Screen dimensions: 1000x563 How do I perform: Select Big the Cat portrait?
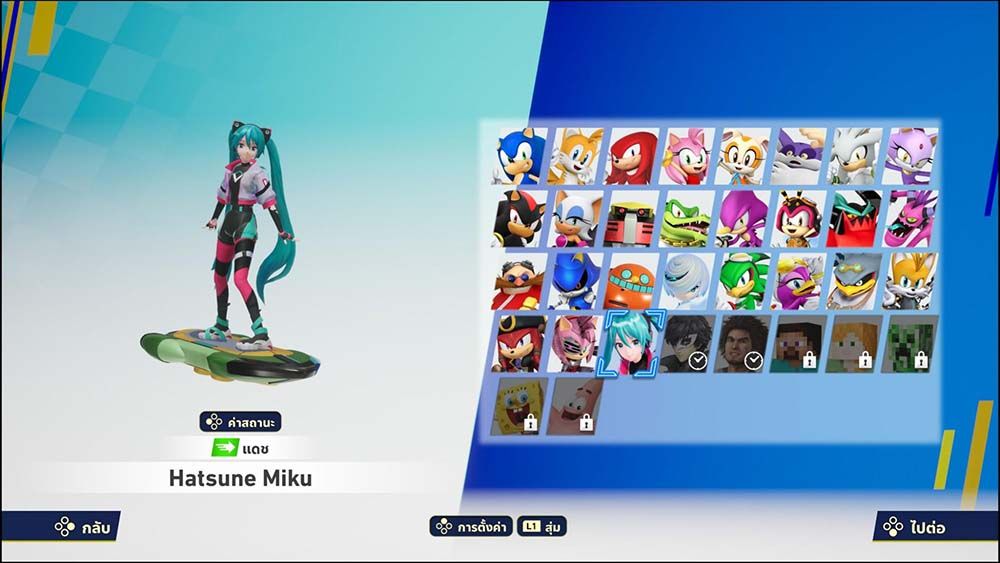click(799, 157)
